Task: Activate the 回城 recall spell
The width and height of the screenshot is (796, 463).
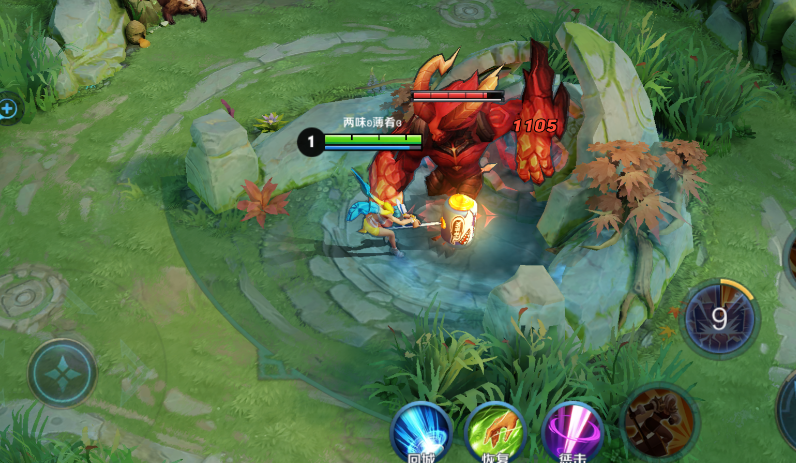Action: tap(421, 432)
